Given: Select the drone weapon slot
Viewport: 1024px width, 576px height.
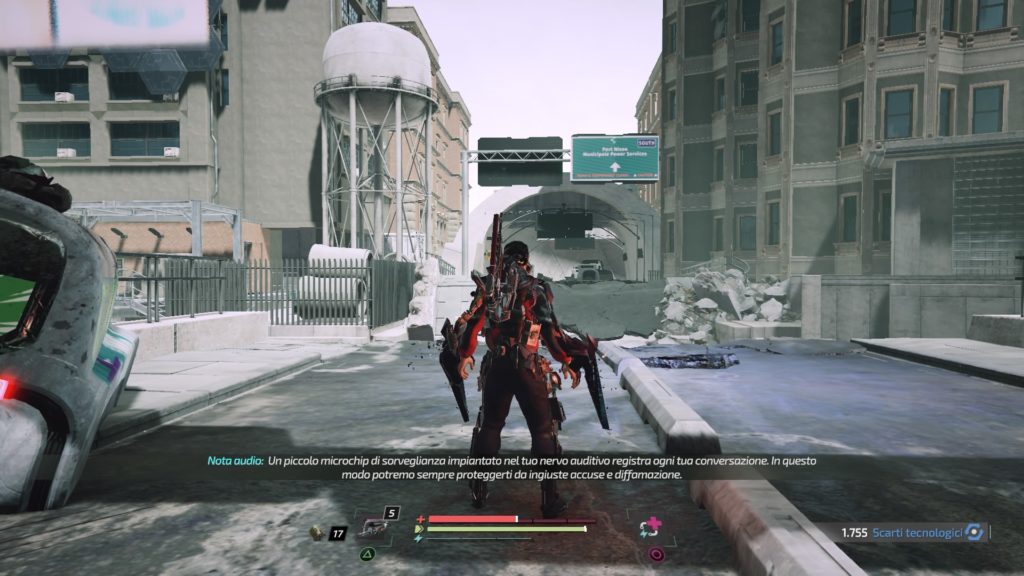Looking at the screenshot, I should click(373, 528).
